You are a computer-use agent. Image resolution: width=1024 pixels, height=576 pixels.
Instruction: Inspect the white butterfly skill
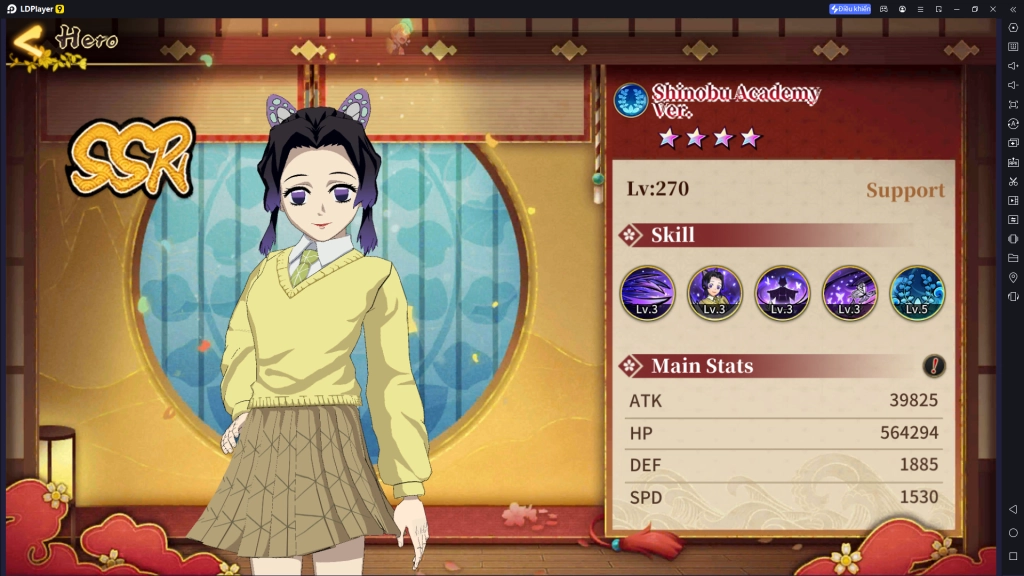coord(849,292)
